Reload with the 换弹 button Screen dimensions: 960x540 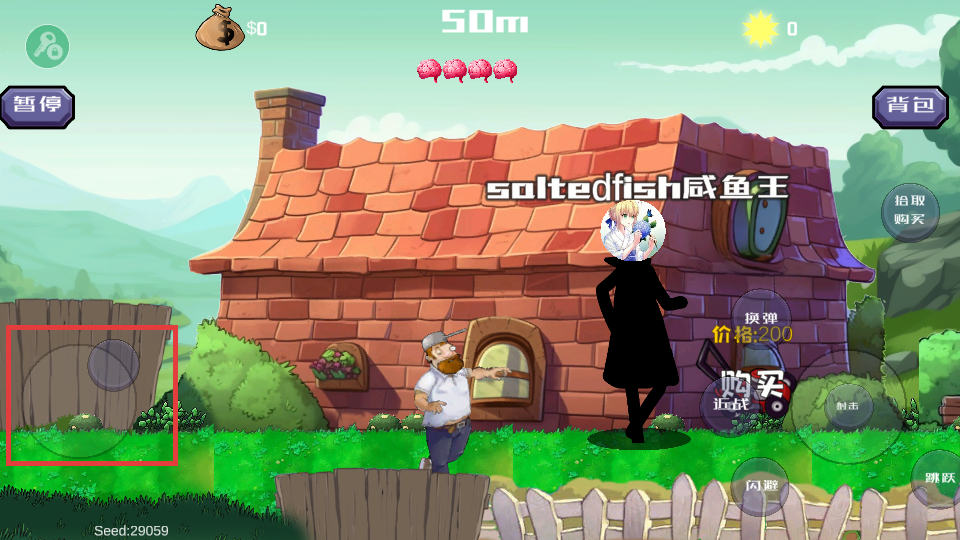[x=761, y=317]
